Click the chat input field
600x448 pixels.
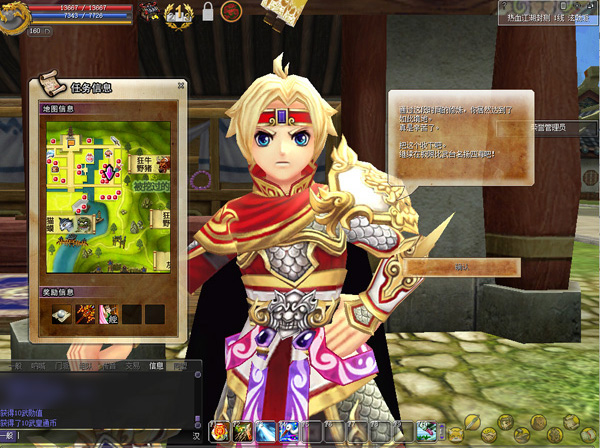(x=100, y=436)
